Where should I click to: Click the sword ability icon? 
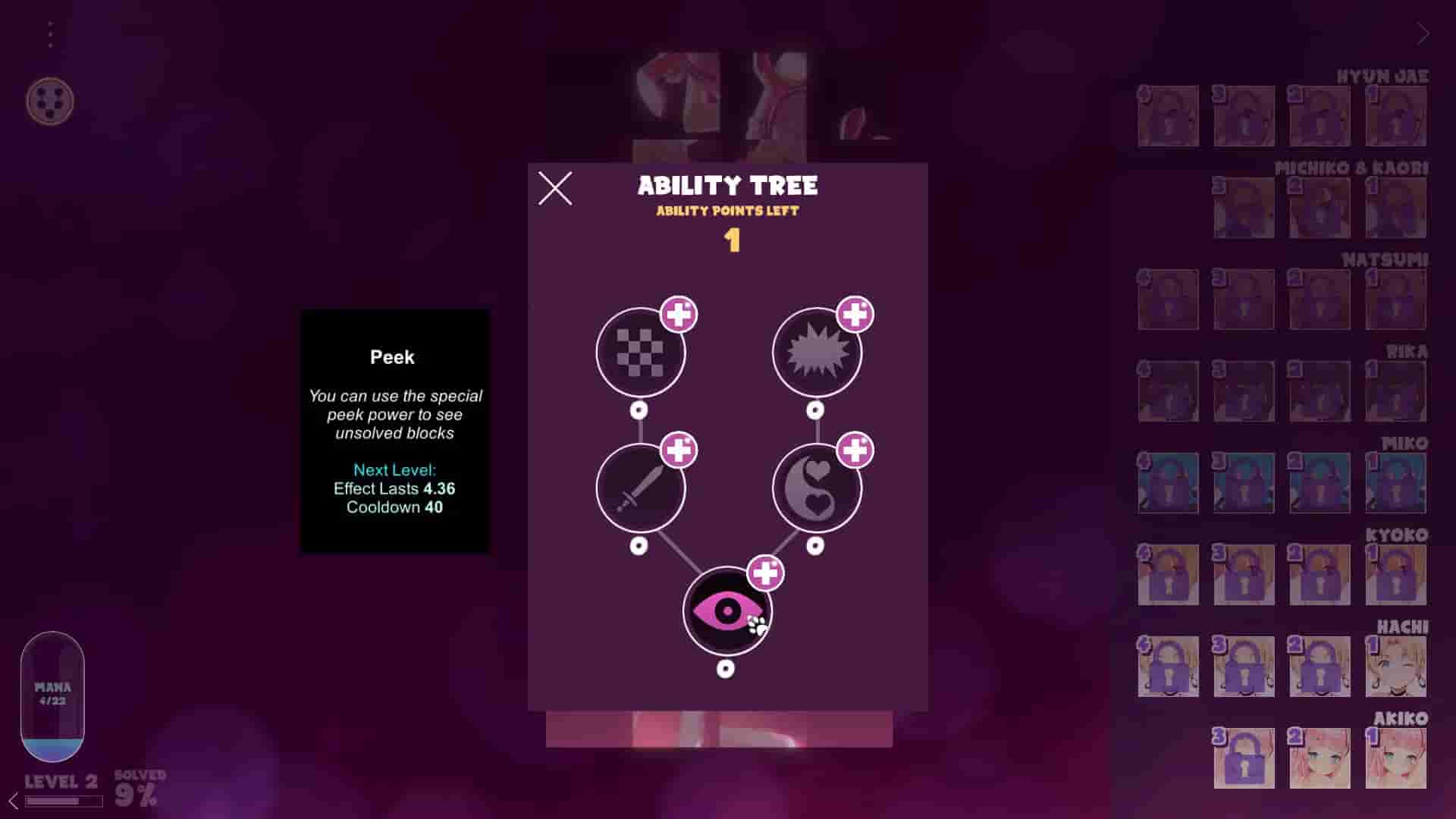click(639, 489)
